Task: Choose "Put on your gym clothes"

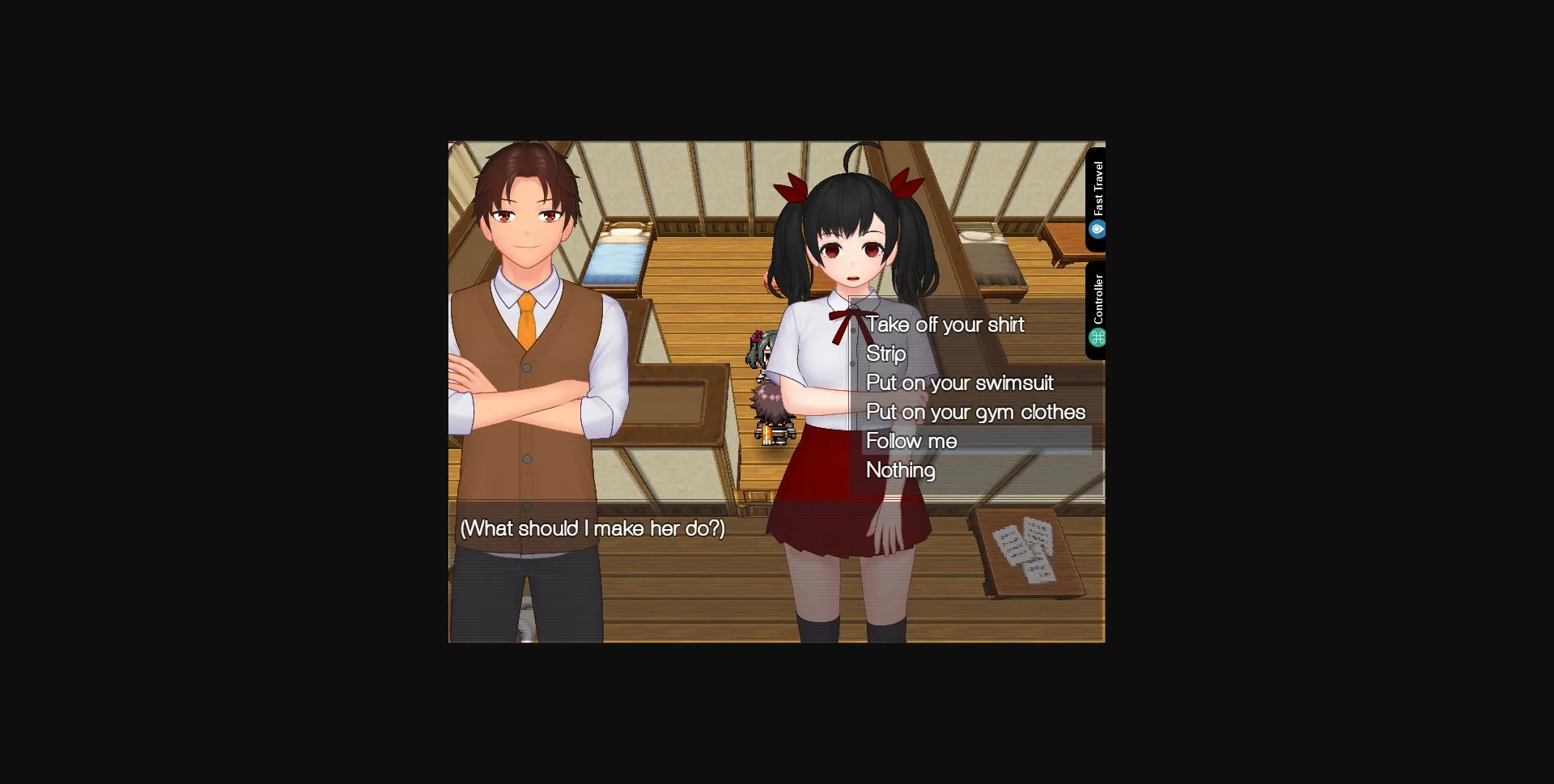Action: pos(975,412)
